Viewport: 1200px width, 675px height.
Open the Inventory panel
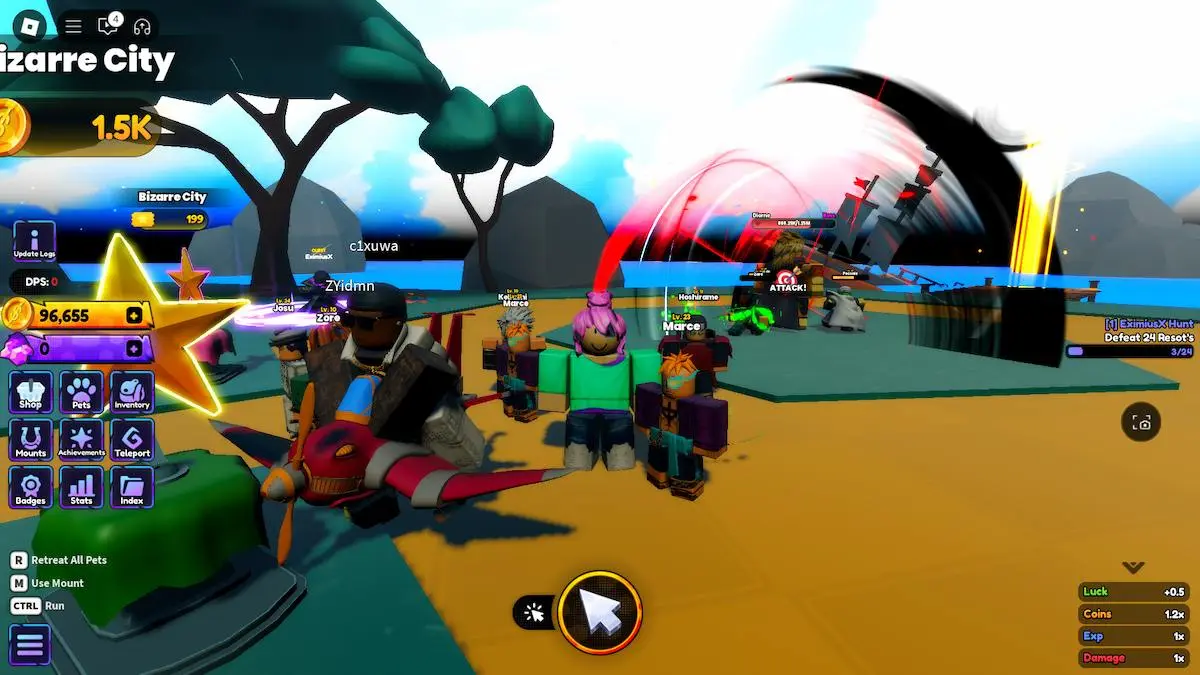tap(132, 392)
